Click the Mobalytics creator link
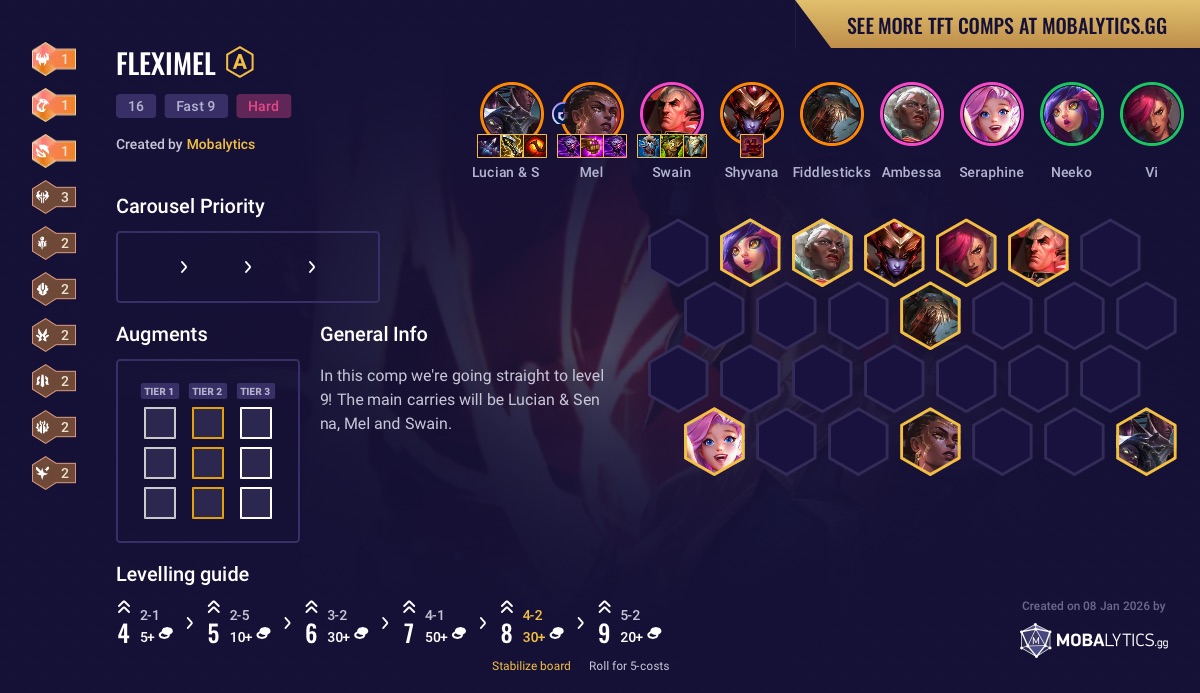This screenshot has width=1200, height=693. point(220,144)
